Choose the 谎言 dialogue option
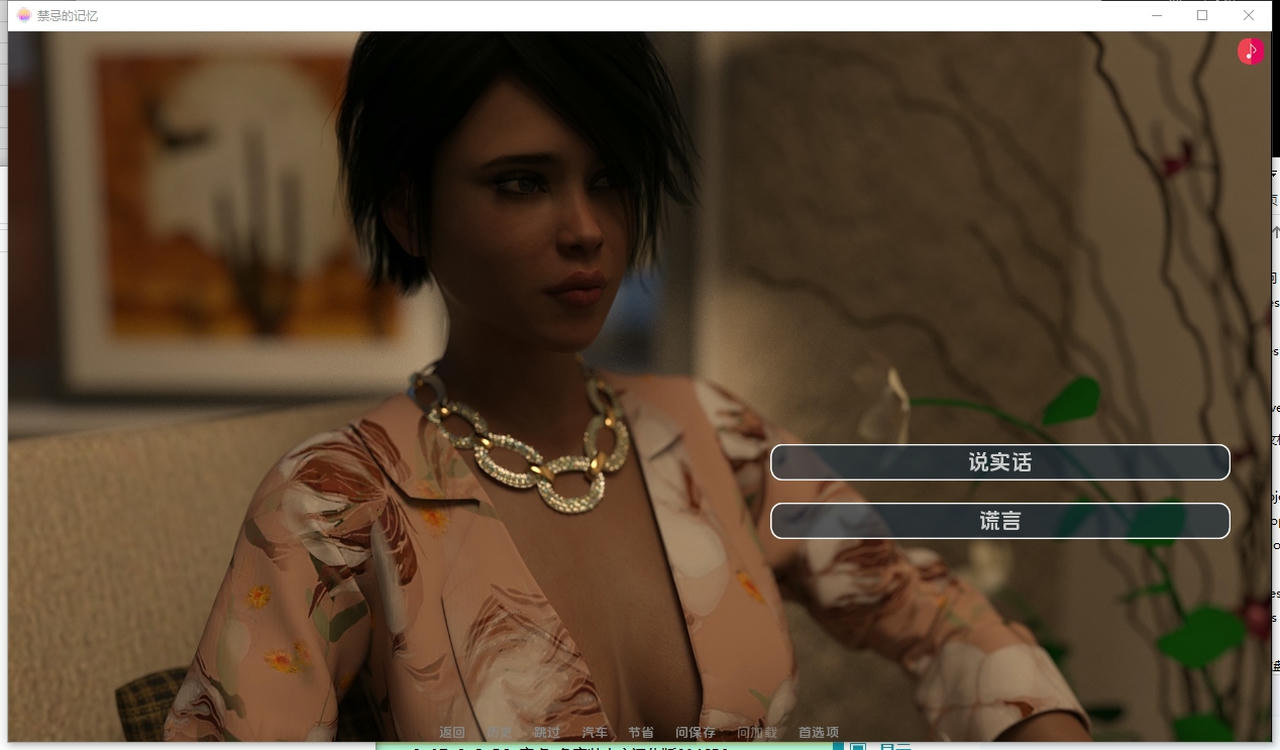The height and width of the screenshot is (750, 1280). pyautogui.click(x=999, y=521)
